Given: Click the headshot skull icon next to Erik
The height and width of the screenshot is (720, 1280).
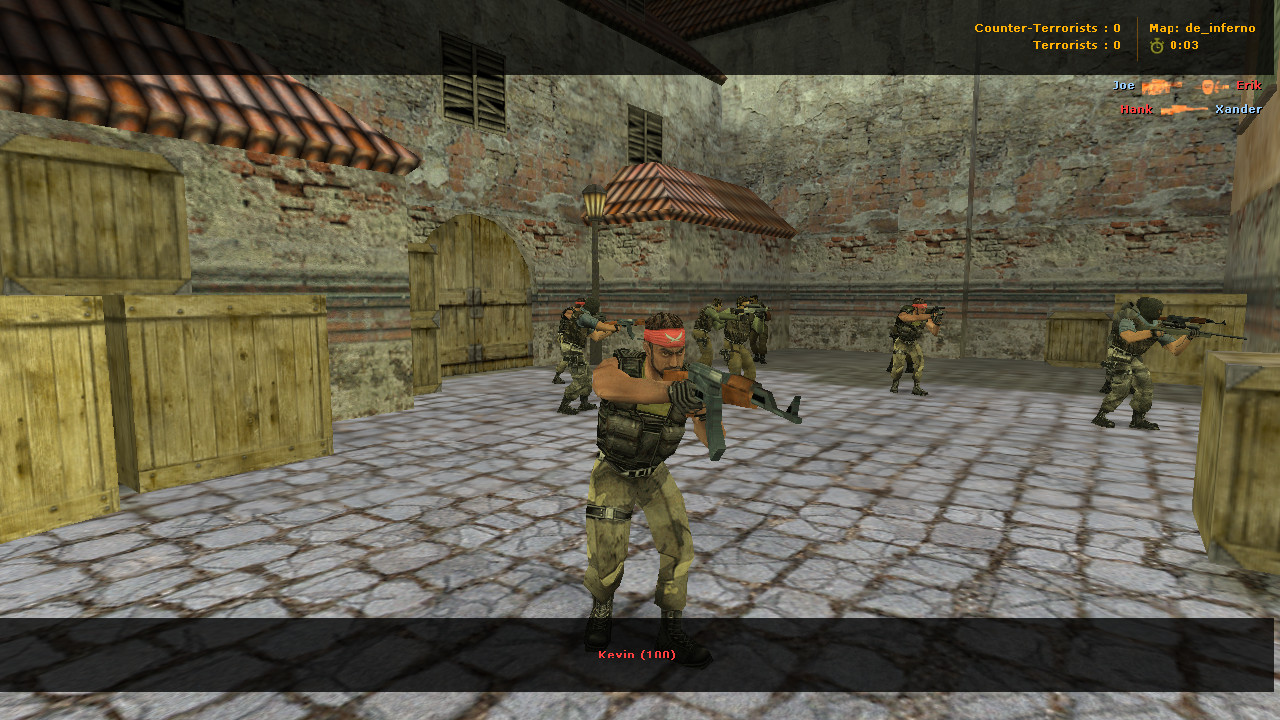Looking at the screenshot, I should point(1207,86).
